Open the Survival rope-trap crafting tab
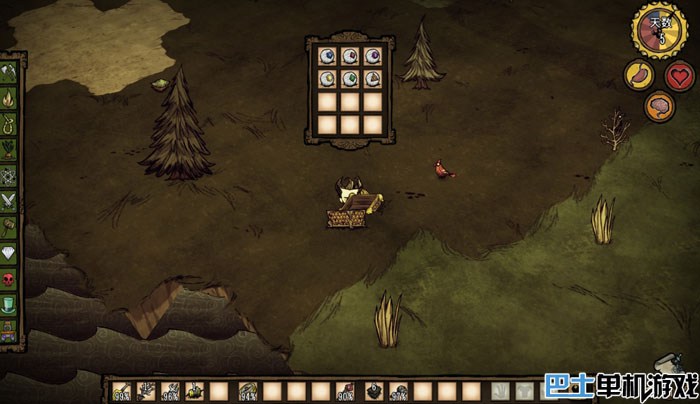 pos(9,124)
